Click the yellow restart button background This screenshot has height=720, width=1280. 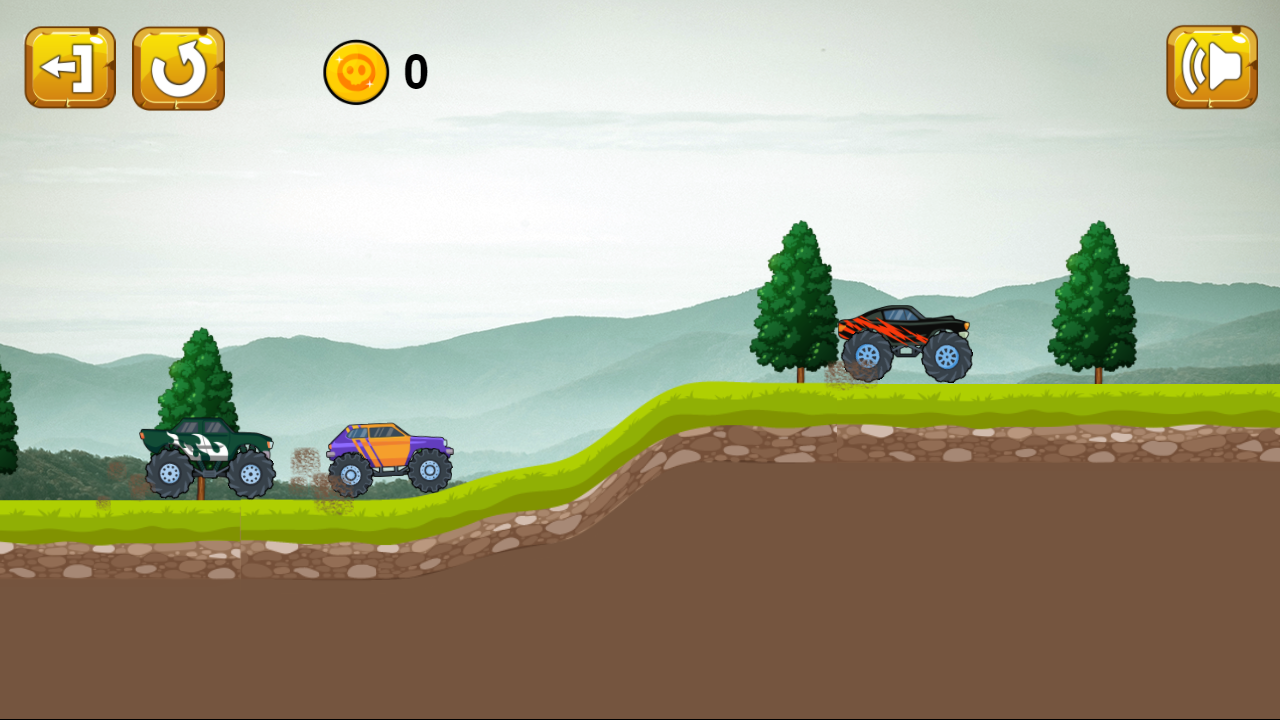[x=178, y=68]
